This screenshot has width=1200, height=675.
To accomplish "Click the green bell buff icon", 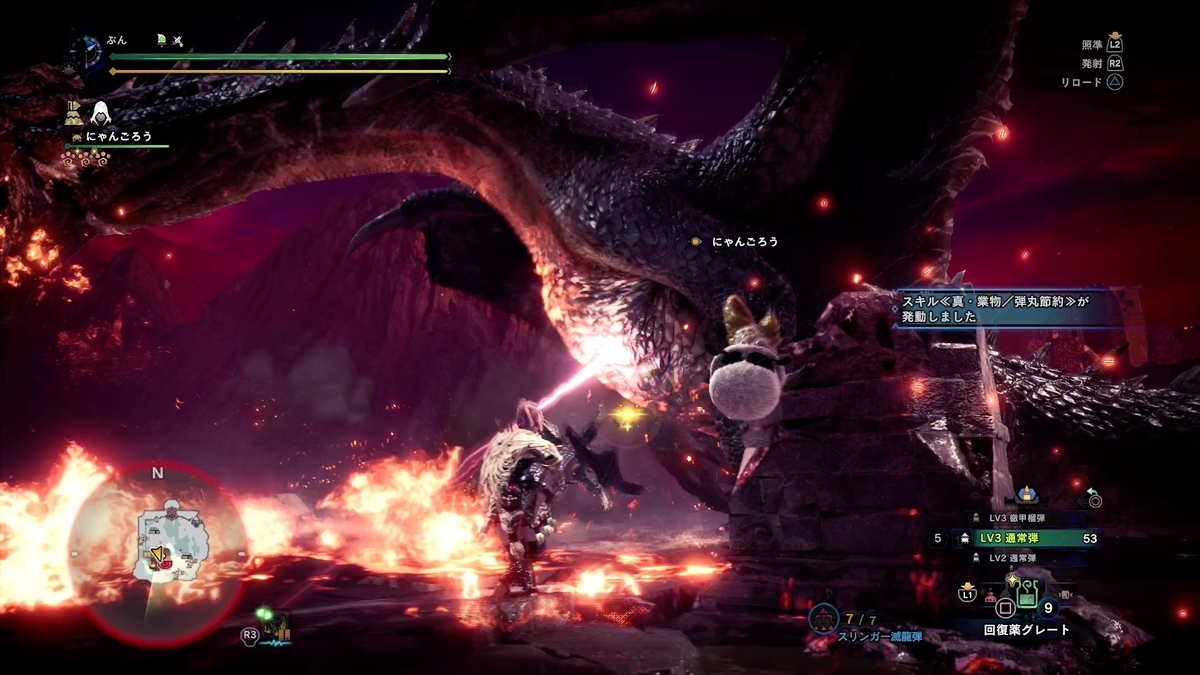I will (x=160, y=41).
